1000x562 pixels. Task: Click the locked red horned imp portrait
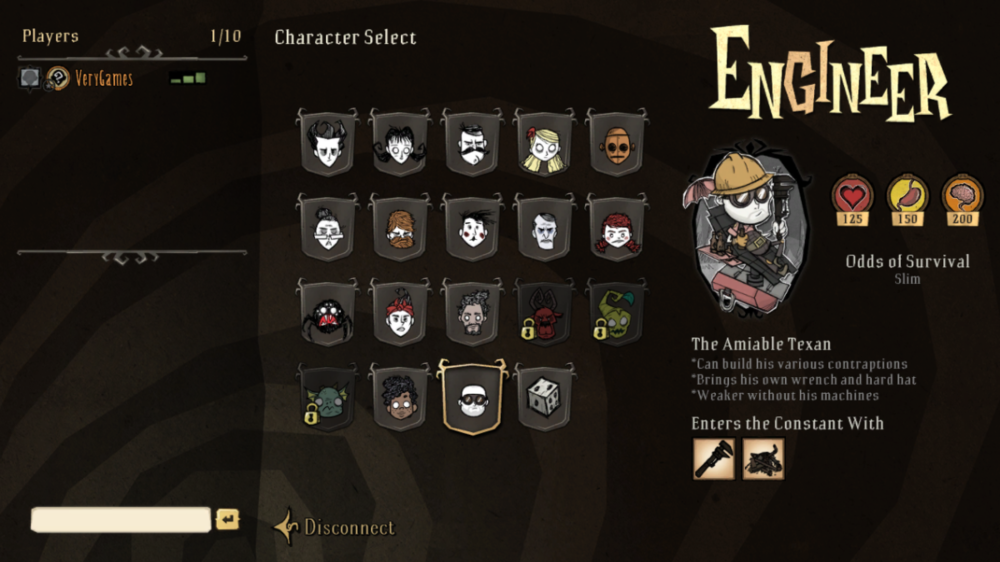[544, 315]
